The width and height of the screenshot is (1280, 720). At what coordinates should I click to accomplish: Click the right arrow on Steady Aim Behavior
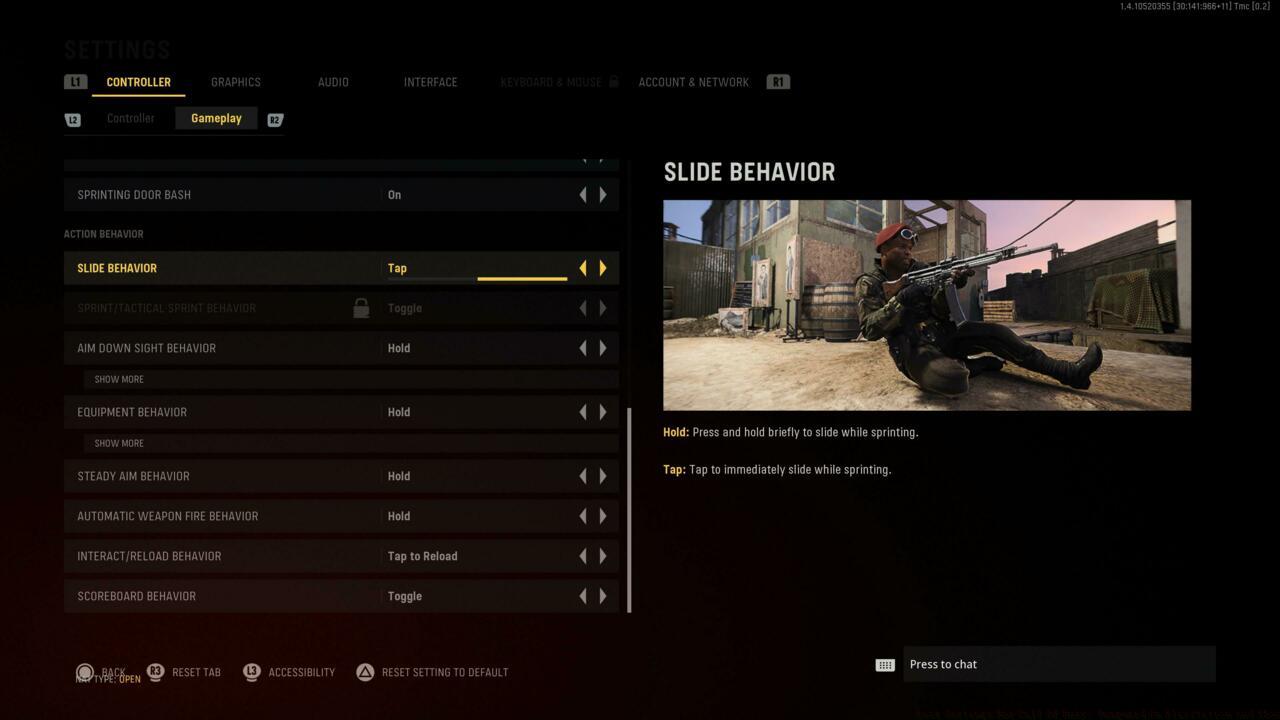click(603, 475)
